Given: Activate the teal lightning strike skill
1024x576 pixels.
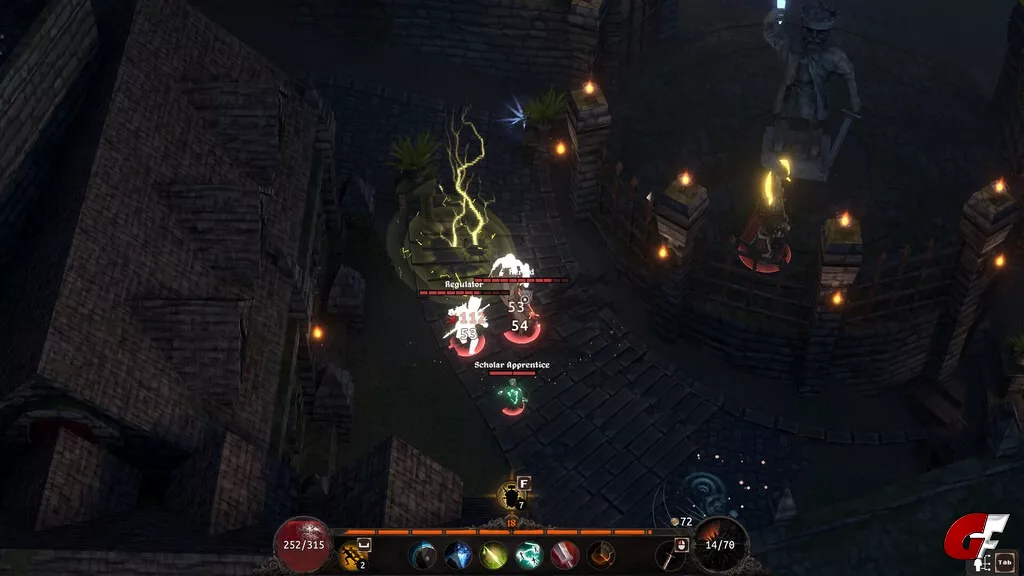Looking at the screenshot, I should (x=528, y=555).
